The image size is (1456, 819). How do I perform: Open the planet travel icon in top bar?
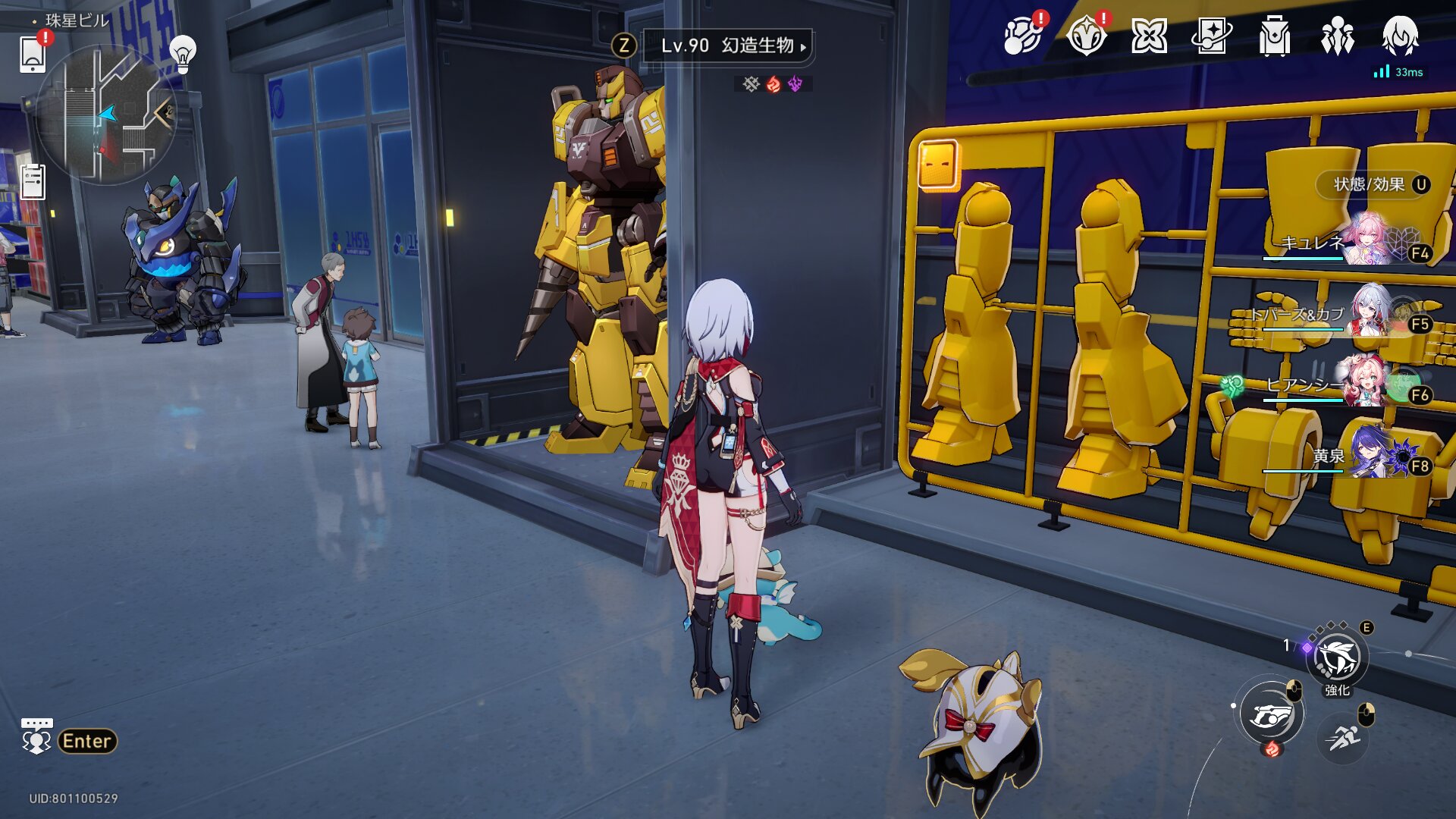pyautogui.click(x=1021, y=36)
